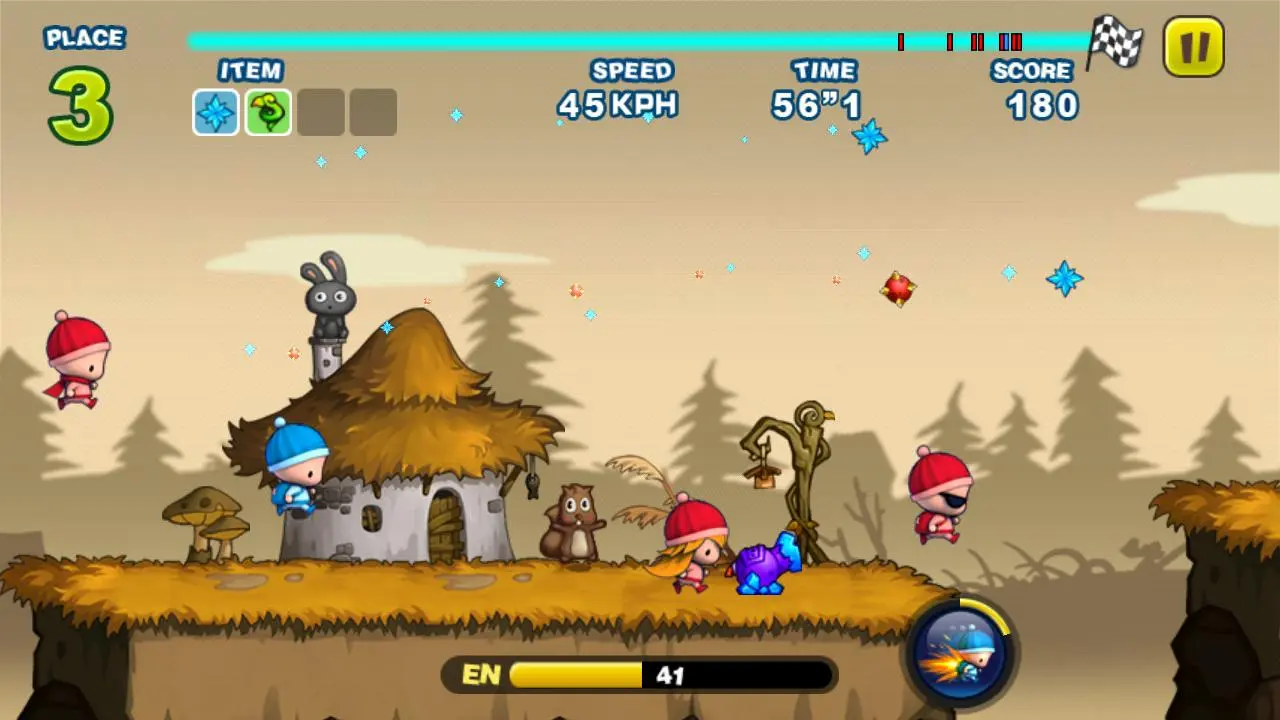Activate the snowflake shuriken item

tap(215, 111)
